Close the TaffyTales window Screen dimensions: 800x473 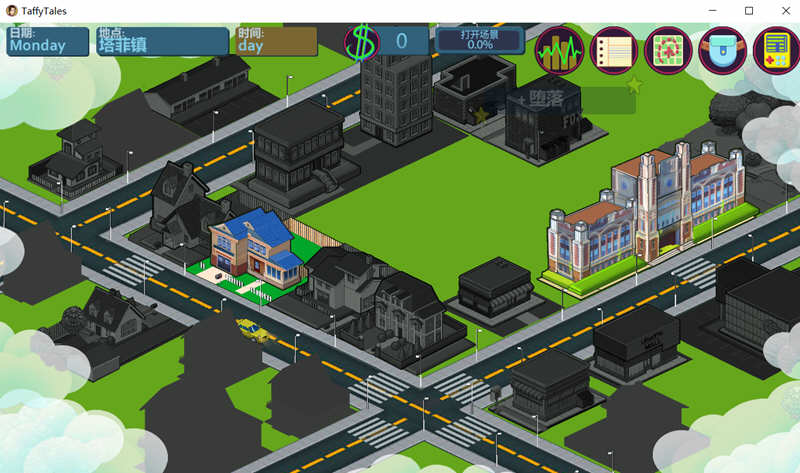click(x=784, y=10)
